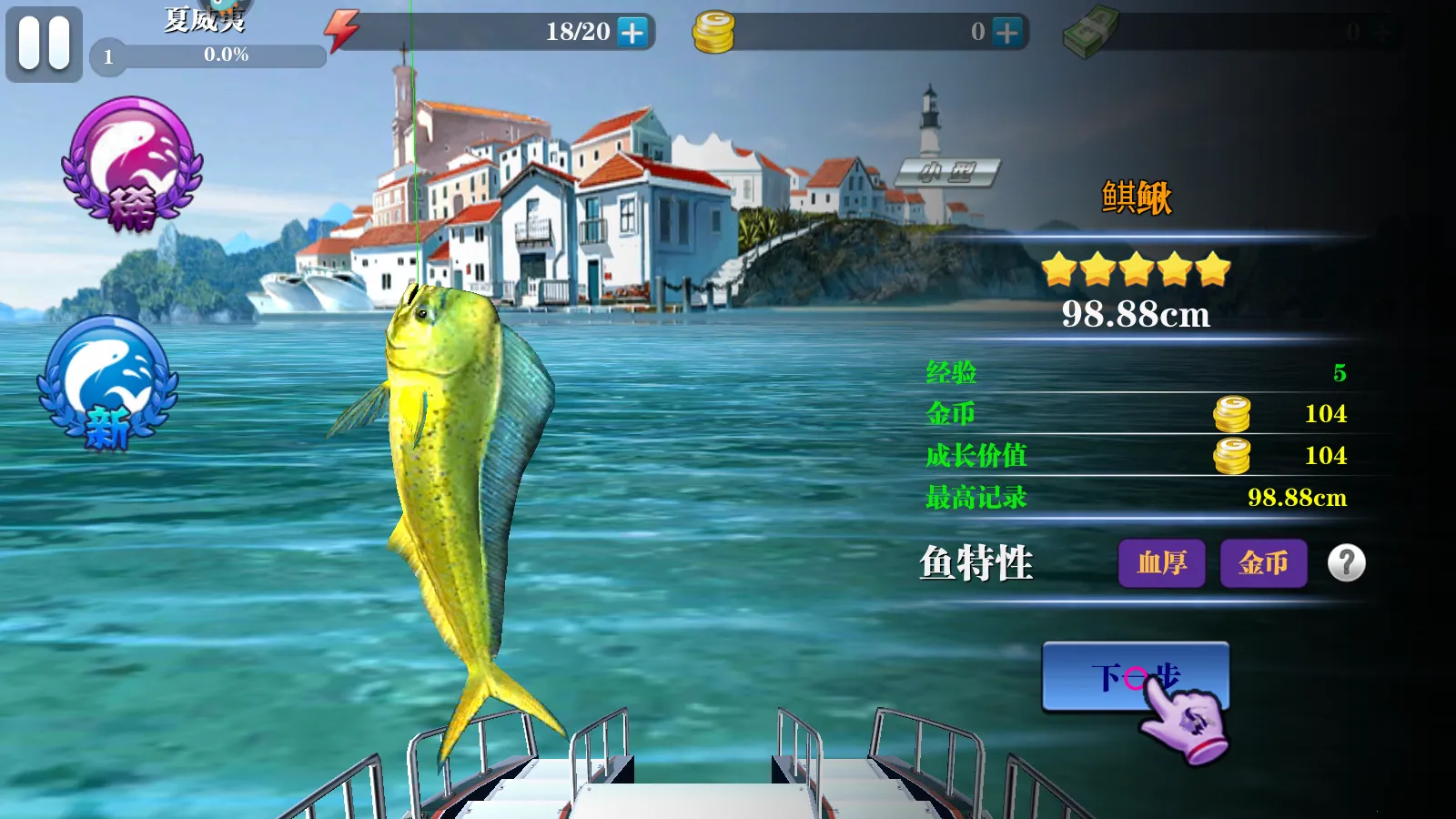The image size is (1456, 819).
Task: Add more energy with the plus button
Action: point(632,33)
